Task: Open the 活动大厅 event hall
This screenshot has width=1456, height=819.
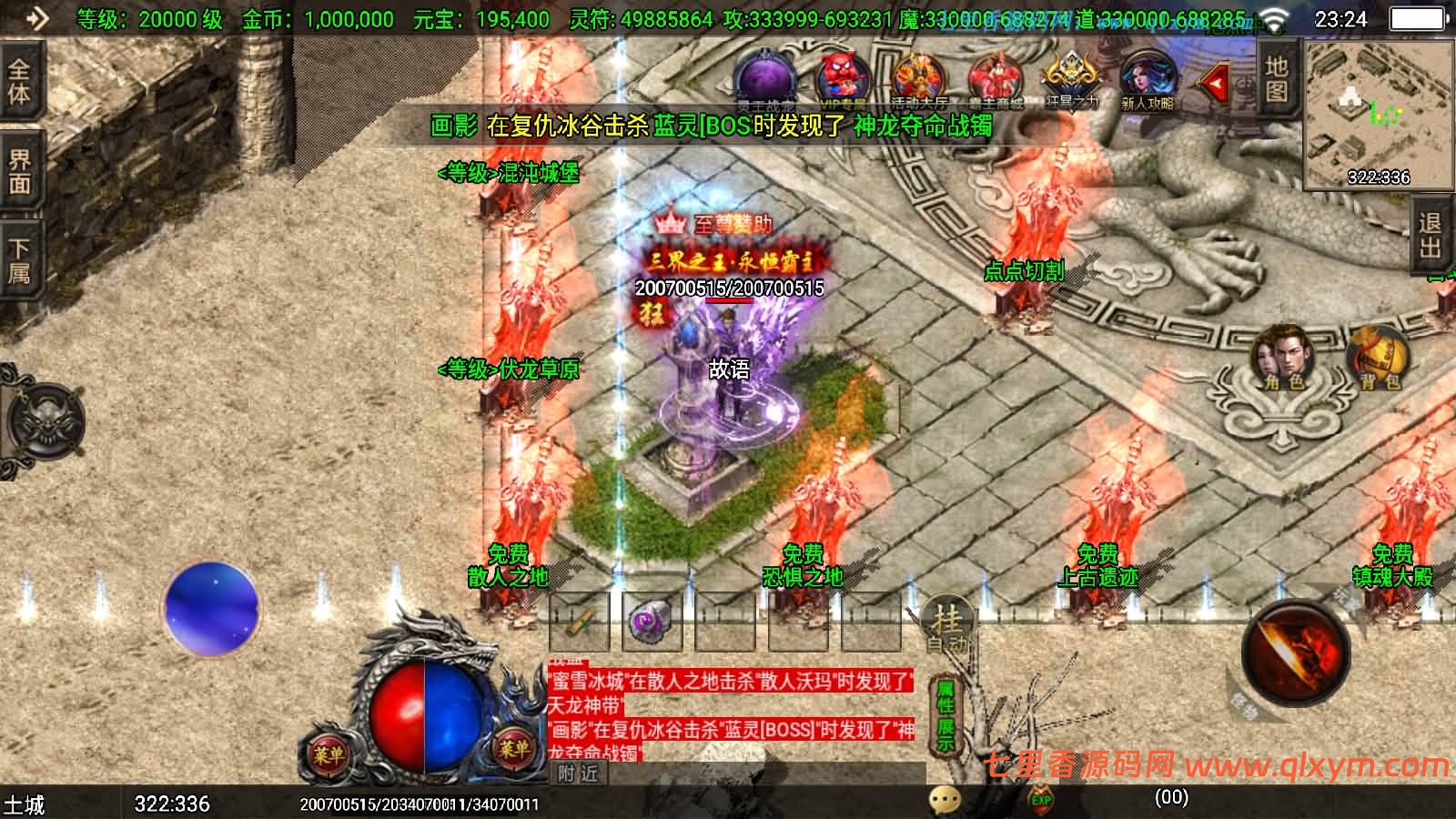Action: [x=919, y=80]
